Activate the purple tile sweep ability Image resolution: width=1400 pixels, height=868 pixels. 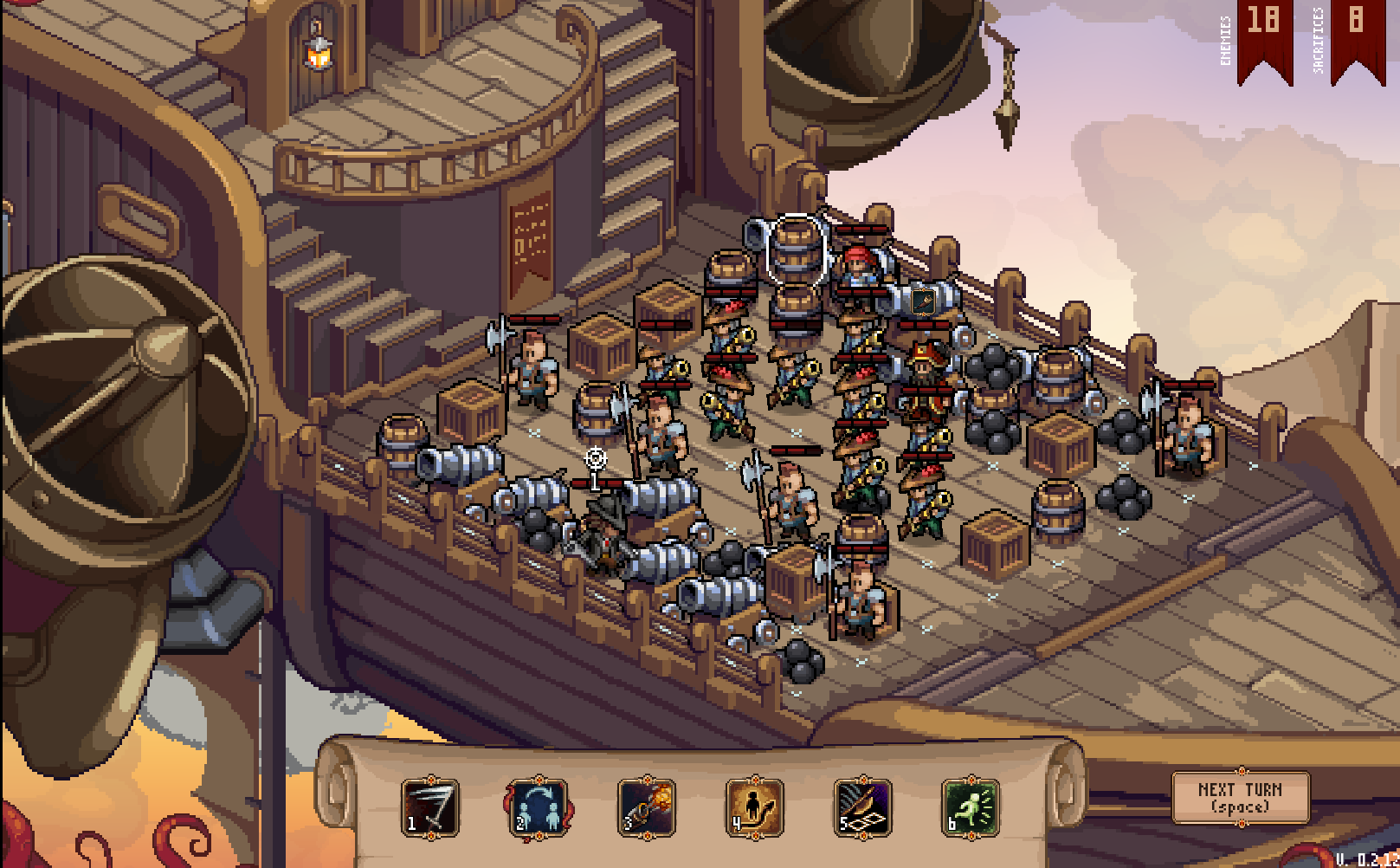coord(862,807)
